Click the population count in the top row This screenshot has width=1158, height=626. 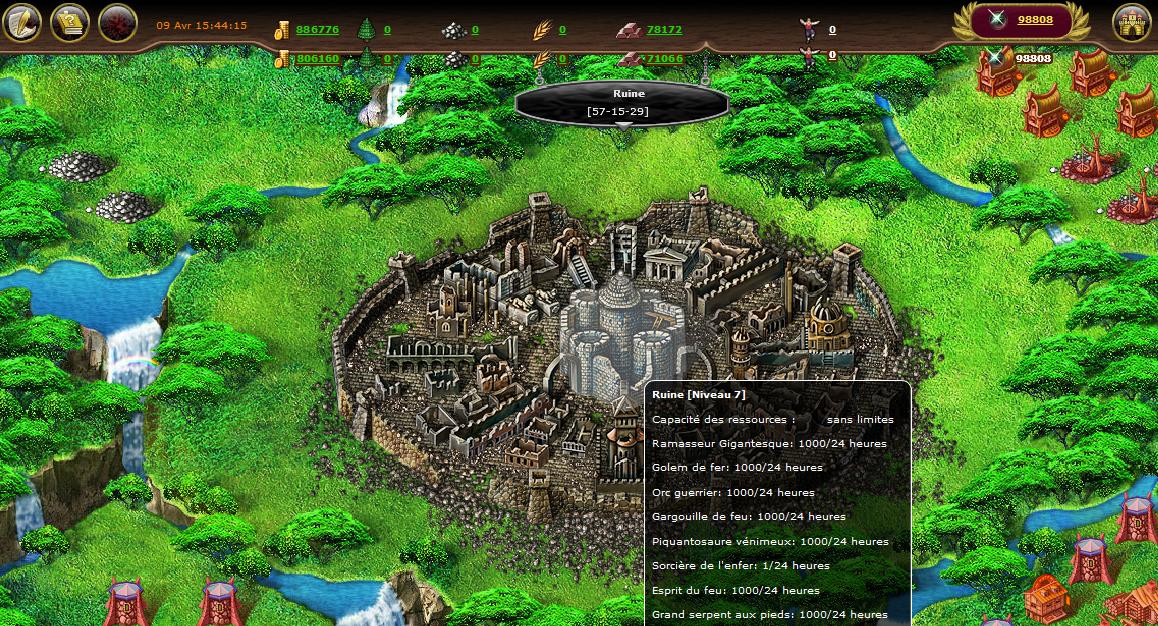point(832,30)
